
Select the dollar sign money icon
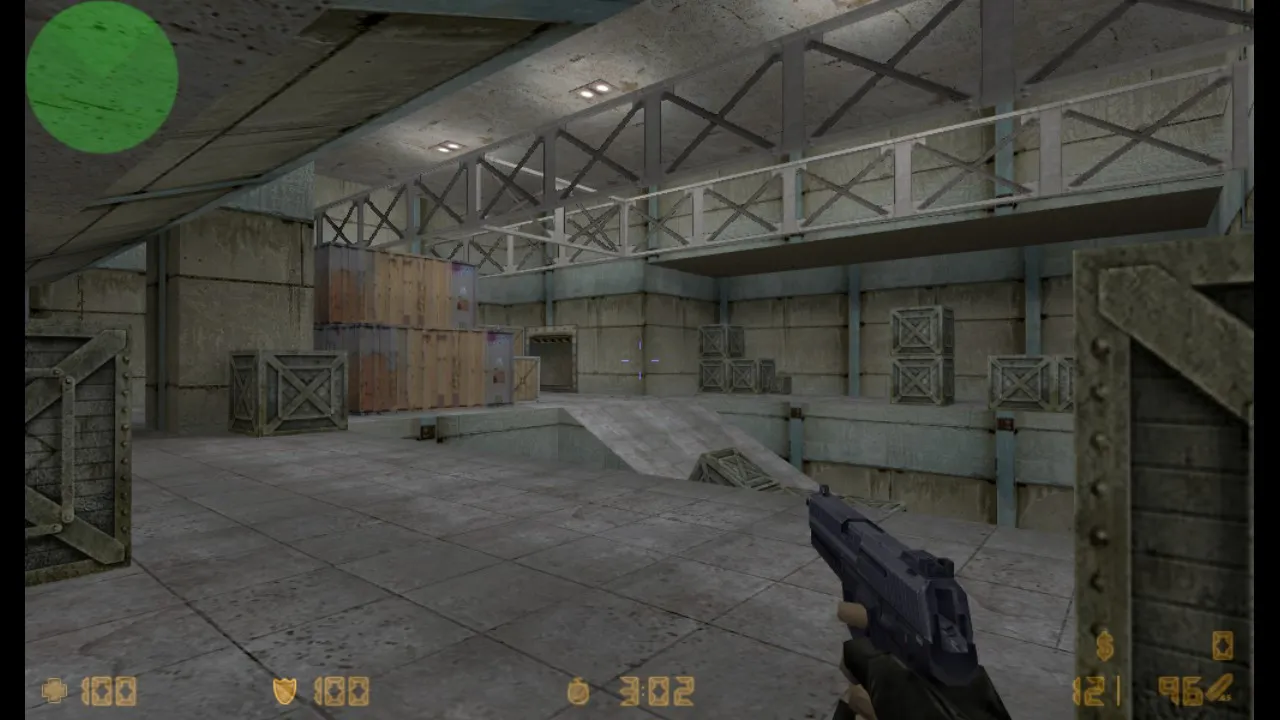coord(1104,646)
